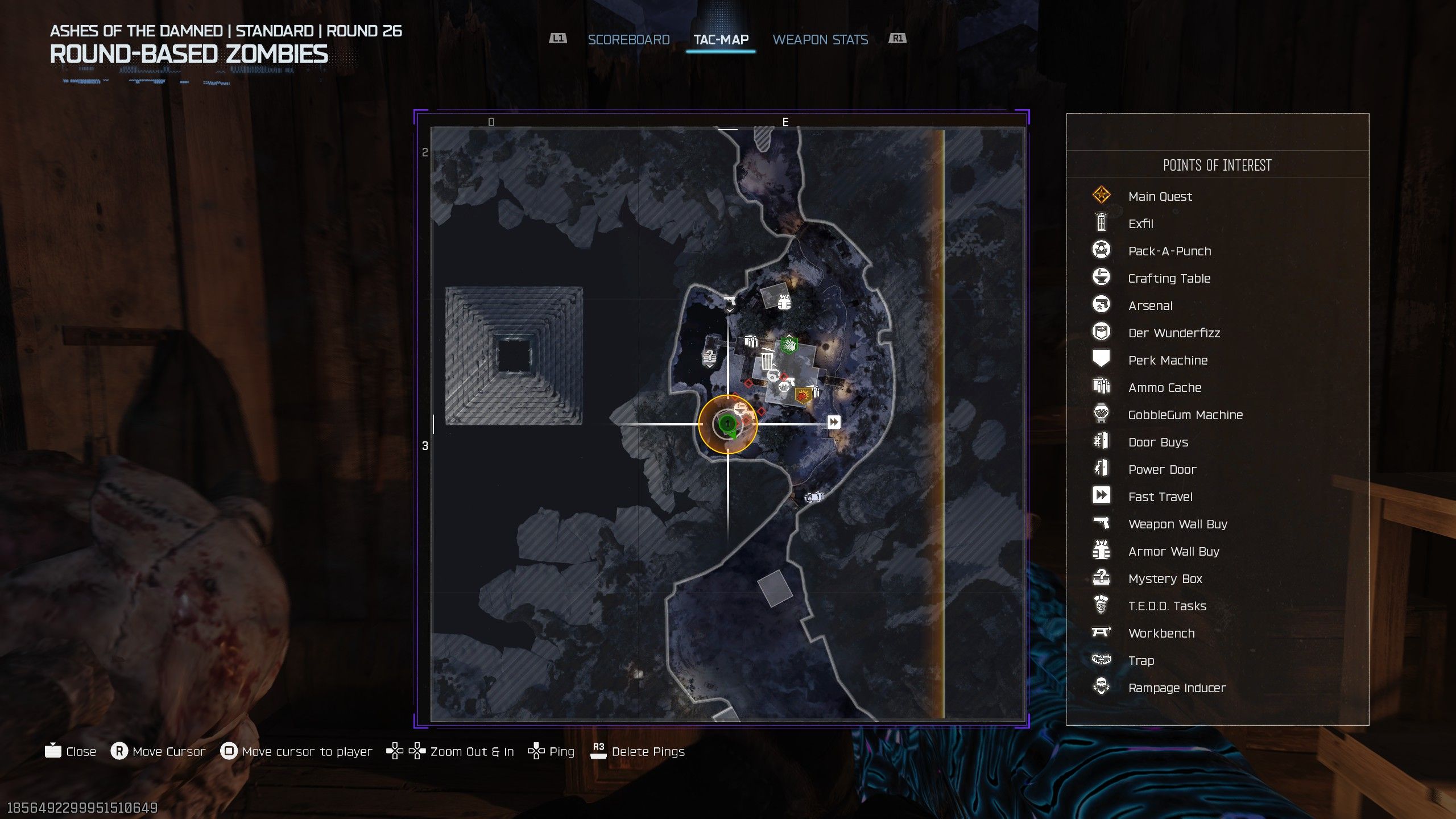Select the trash can marker on the map
1456x819 pixels.
[x=767, y=361]
